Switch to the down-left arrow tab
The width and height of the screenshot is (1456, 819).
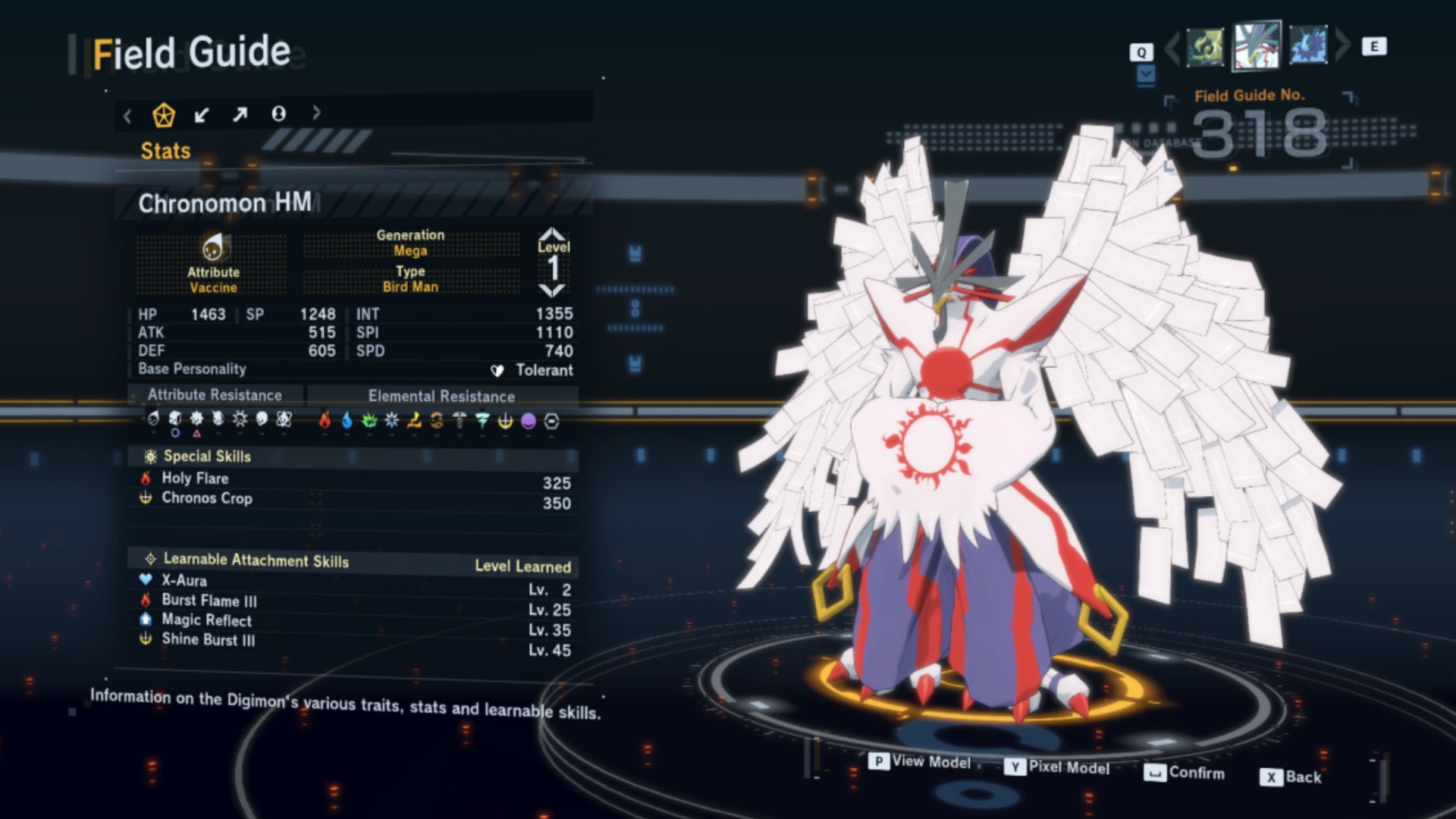202,115
